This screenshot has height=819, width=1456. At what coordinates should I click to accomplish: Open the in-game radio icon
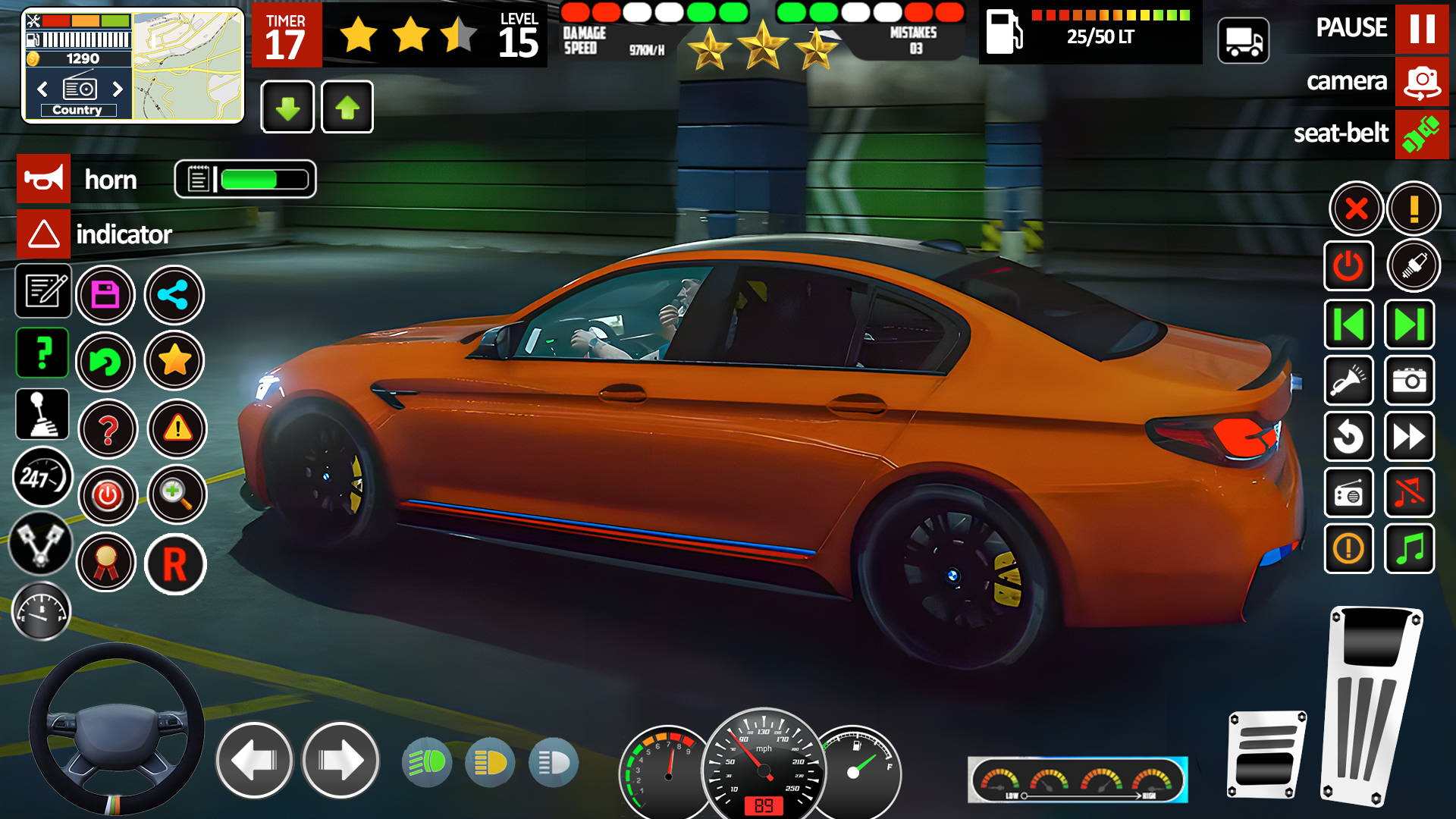[1349, 493]
